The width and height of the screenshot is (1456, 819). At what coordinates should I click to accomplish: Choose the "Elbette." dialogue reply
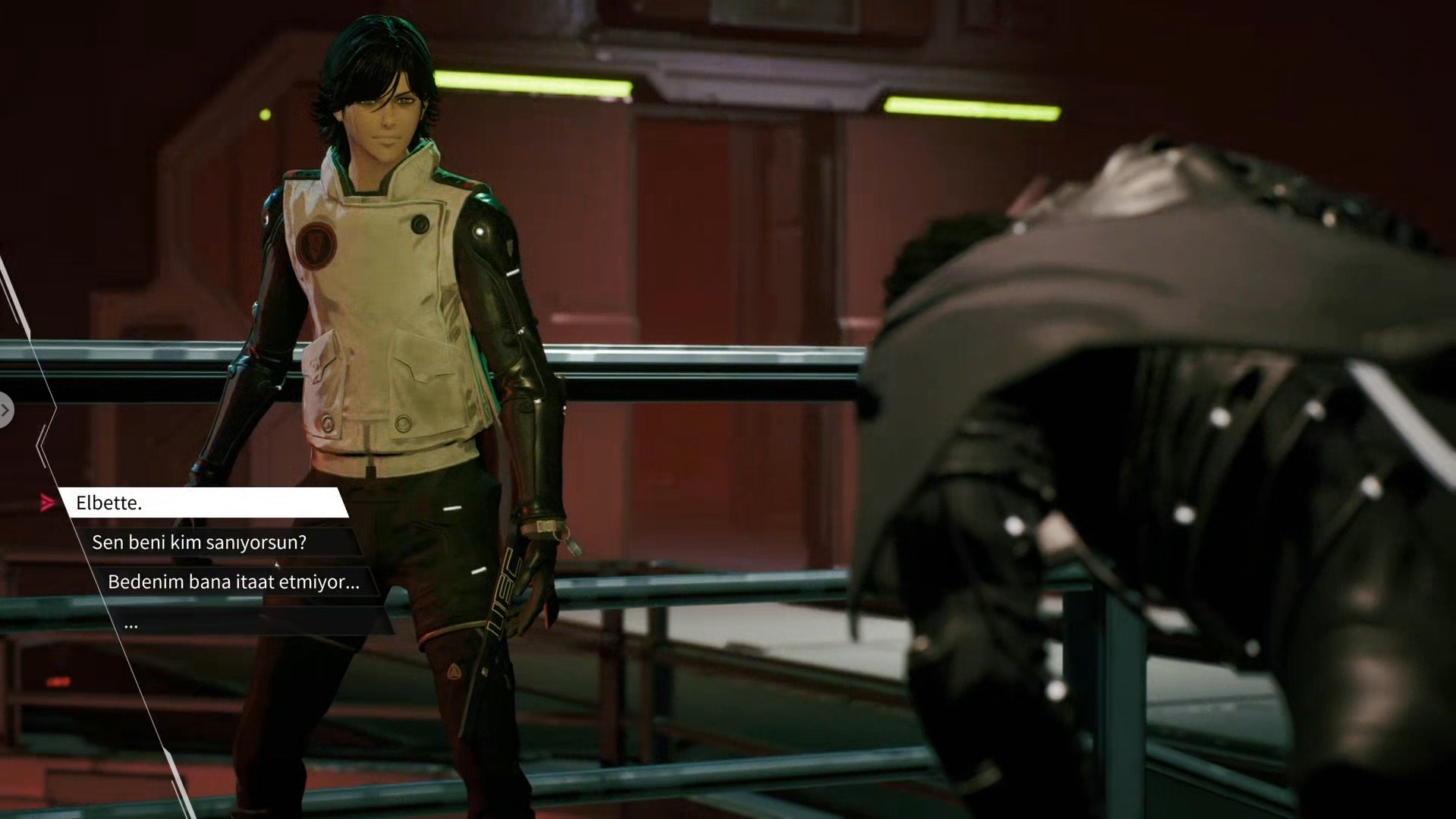pyautogui.click(x=203, y=503)
